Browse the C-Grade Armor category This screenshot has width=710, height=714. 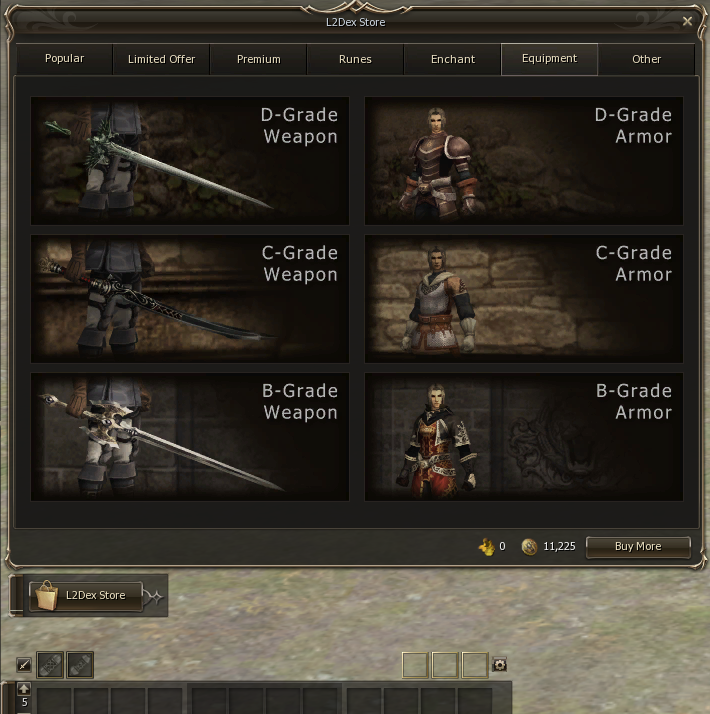[x=524, y=298]
